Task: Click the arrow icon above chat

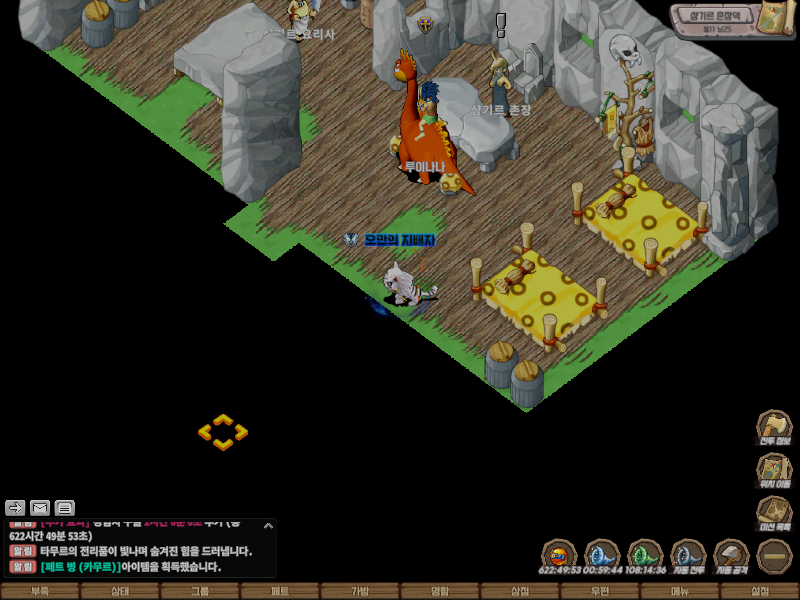Action: (x=15, y=507)
